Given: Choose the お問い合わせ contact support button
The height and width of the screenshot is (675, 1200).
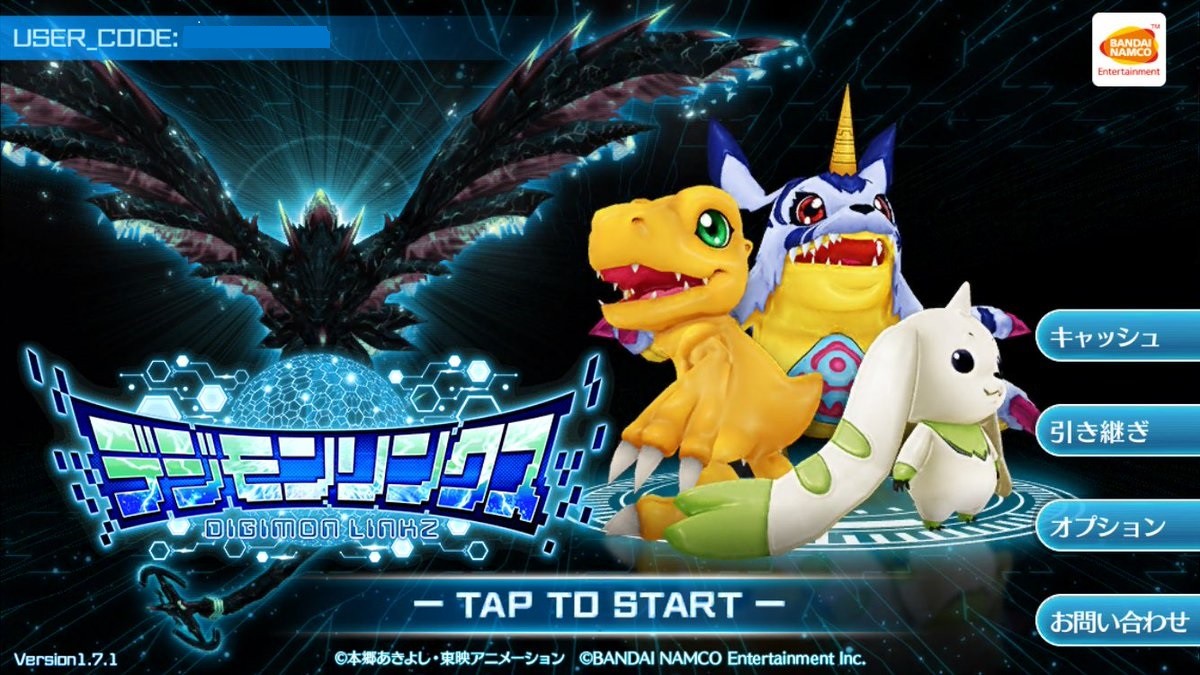Looking at the screenshot, I should 1116,621.
